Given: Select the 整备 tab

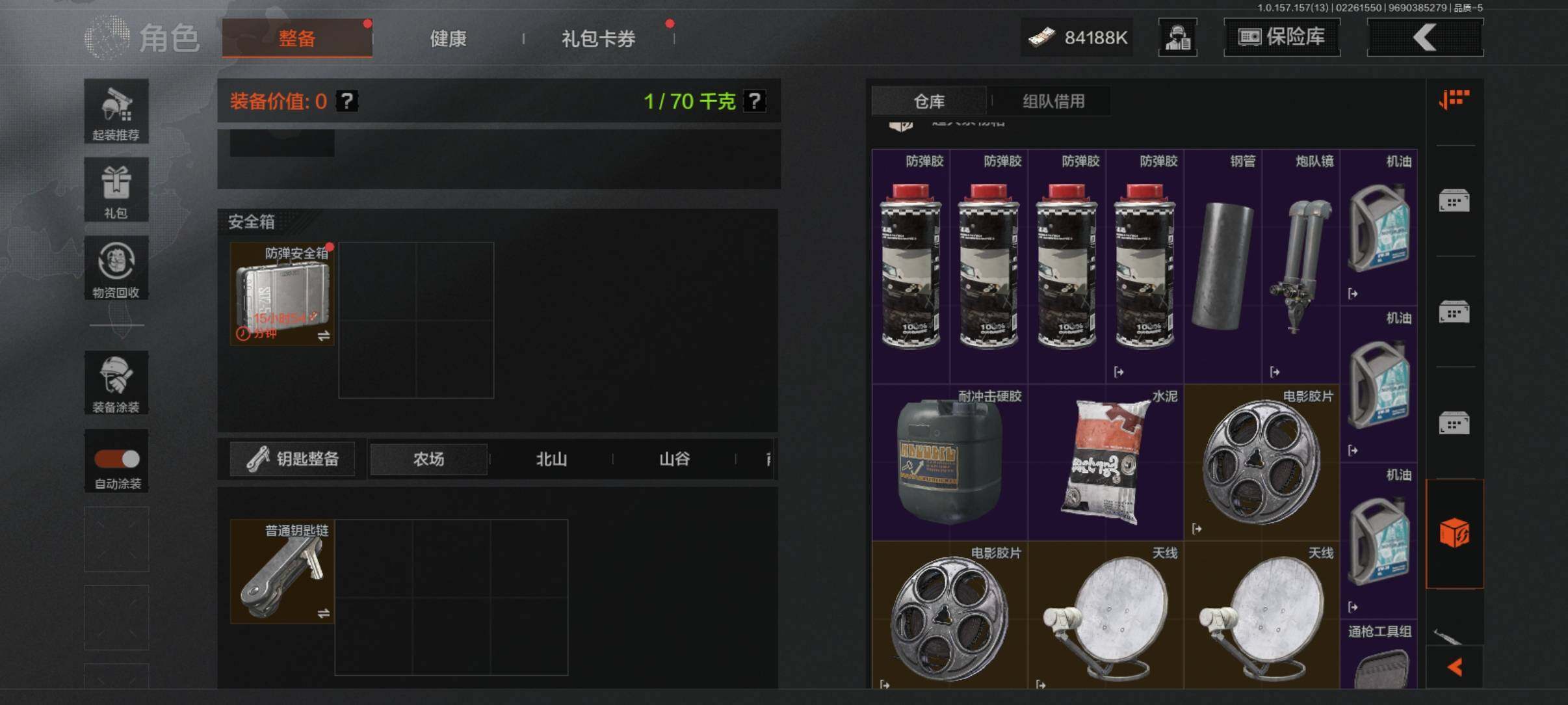Looking at the screenshot, I should click(297, 38).
